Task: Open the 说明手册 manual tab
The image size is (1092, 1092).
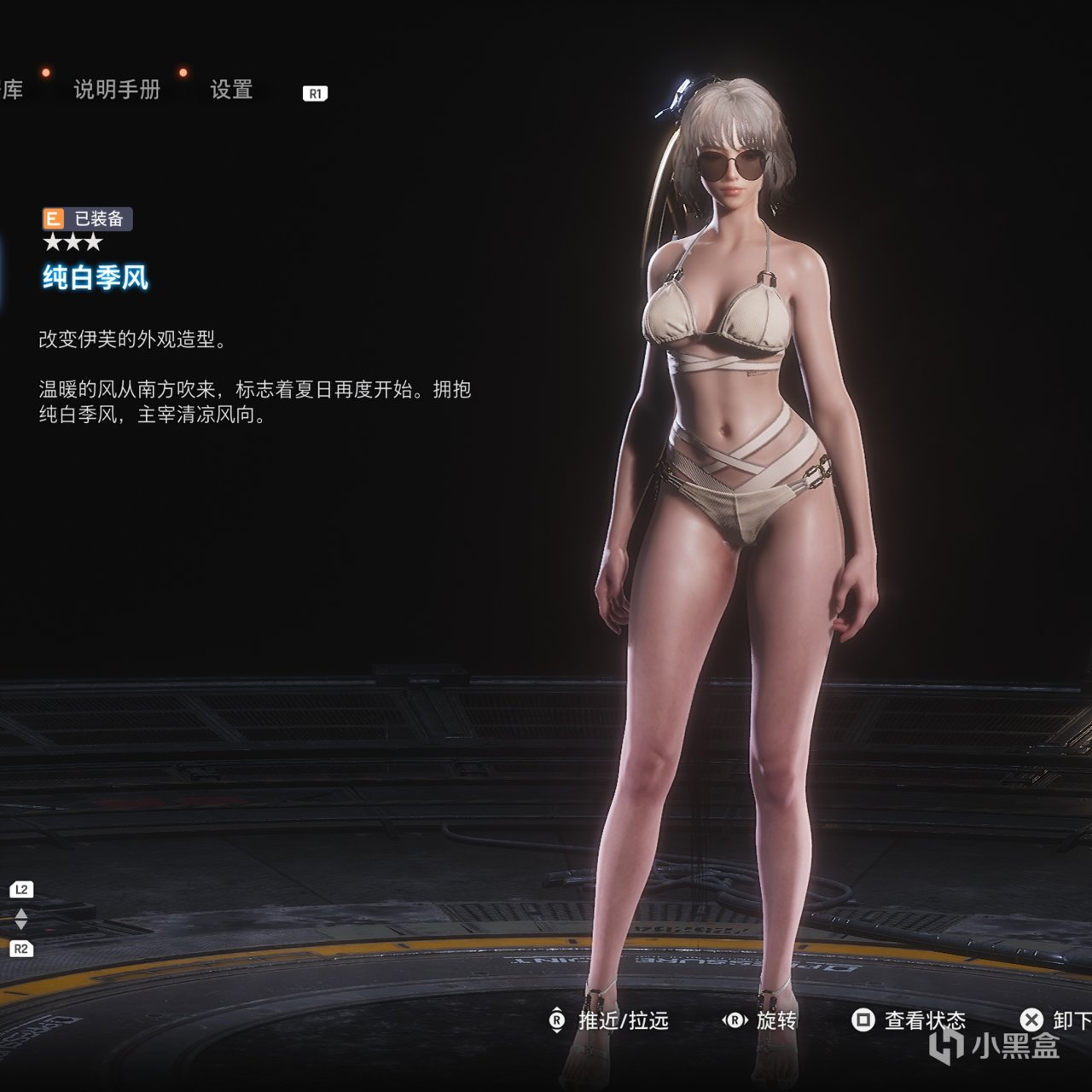Action: coord(118,89)
